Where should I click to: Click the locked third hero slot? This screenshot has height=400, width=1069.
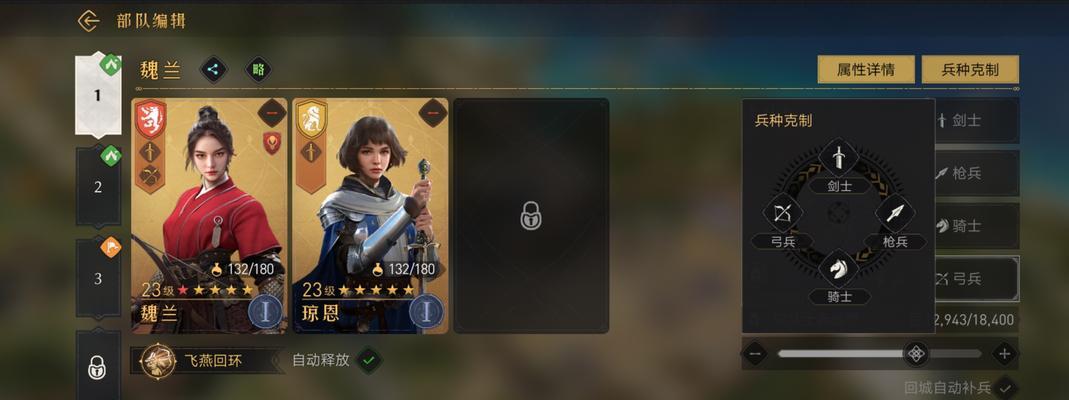point(530,215)
